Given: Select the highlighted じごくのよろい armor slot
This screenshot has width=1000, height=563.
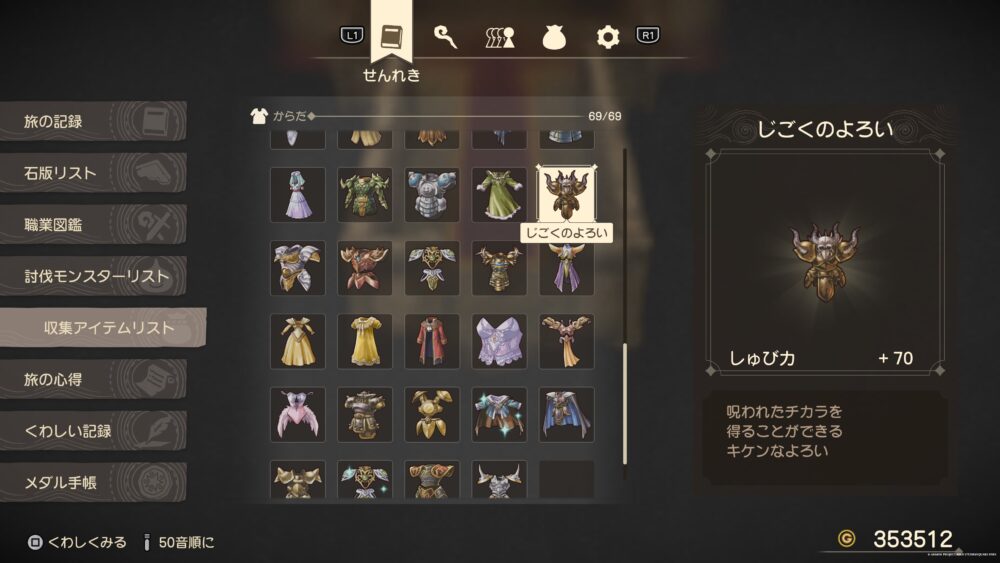Looking at the screenshot, I should 566,194.
